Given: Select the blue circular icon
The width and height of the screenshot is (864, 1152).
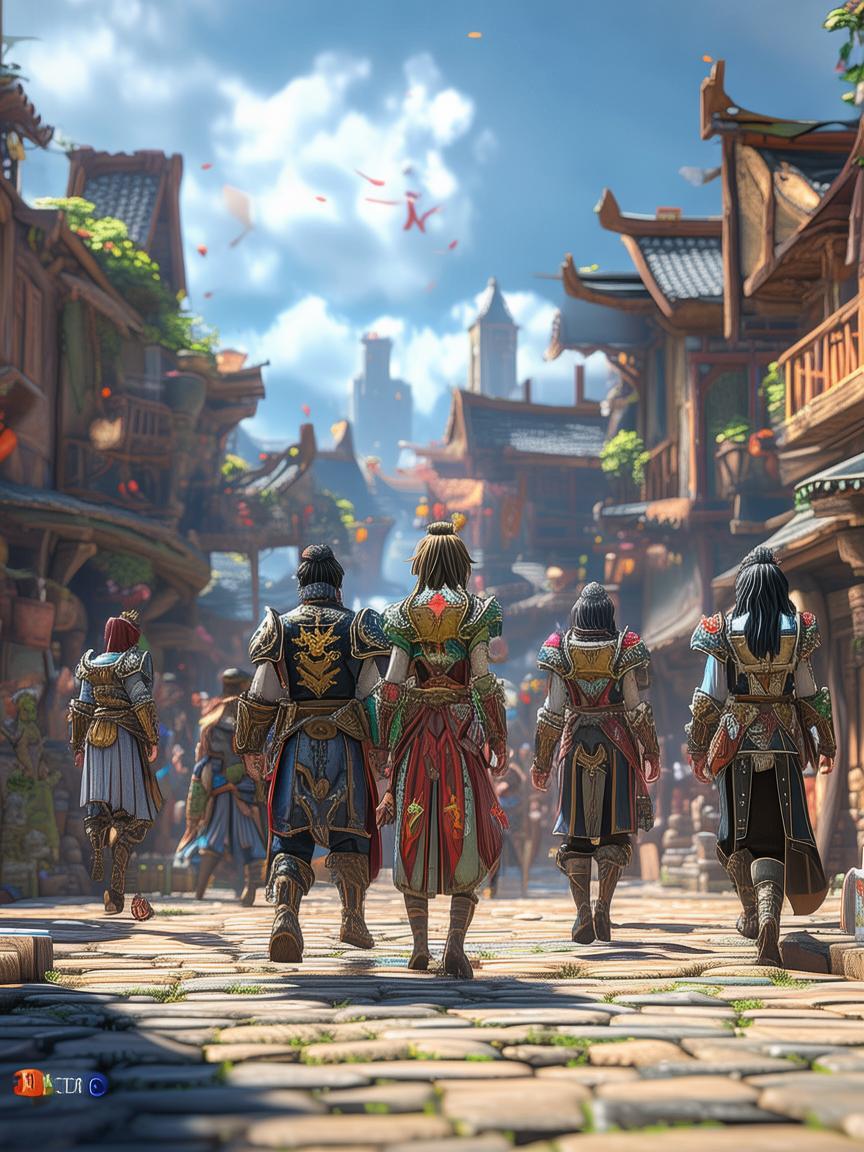Looking at the screenshot, I should click(x=97, y=1085).
